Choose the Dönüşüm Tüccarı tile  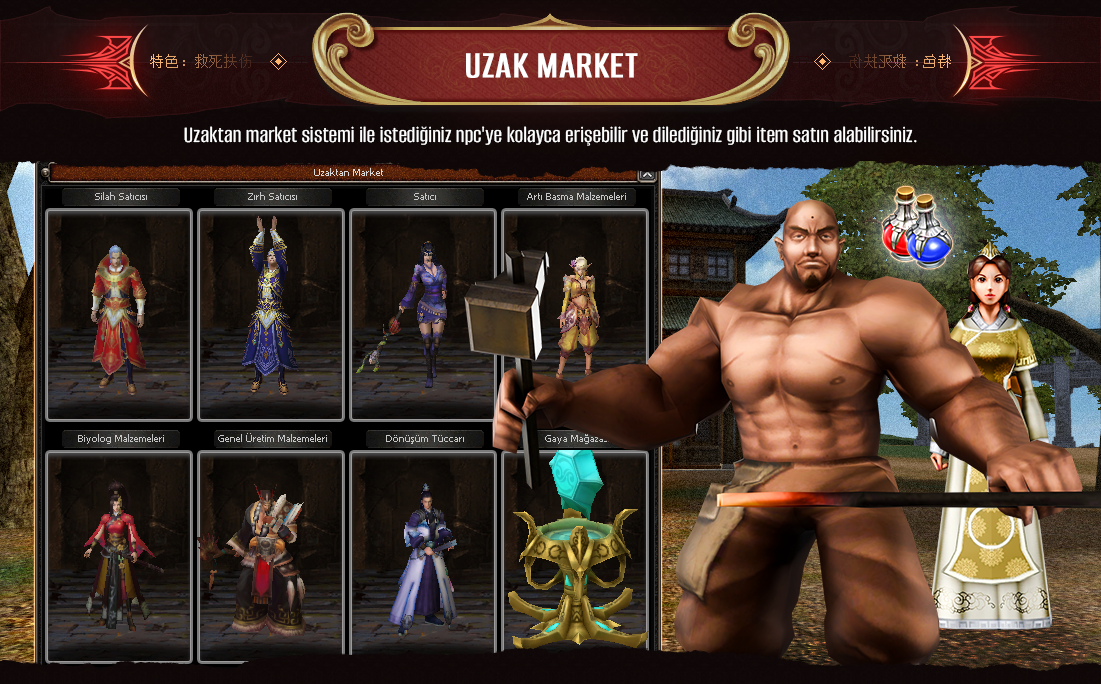(423, 556)
